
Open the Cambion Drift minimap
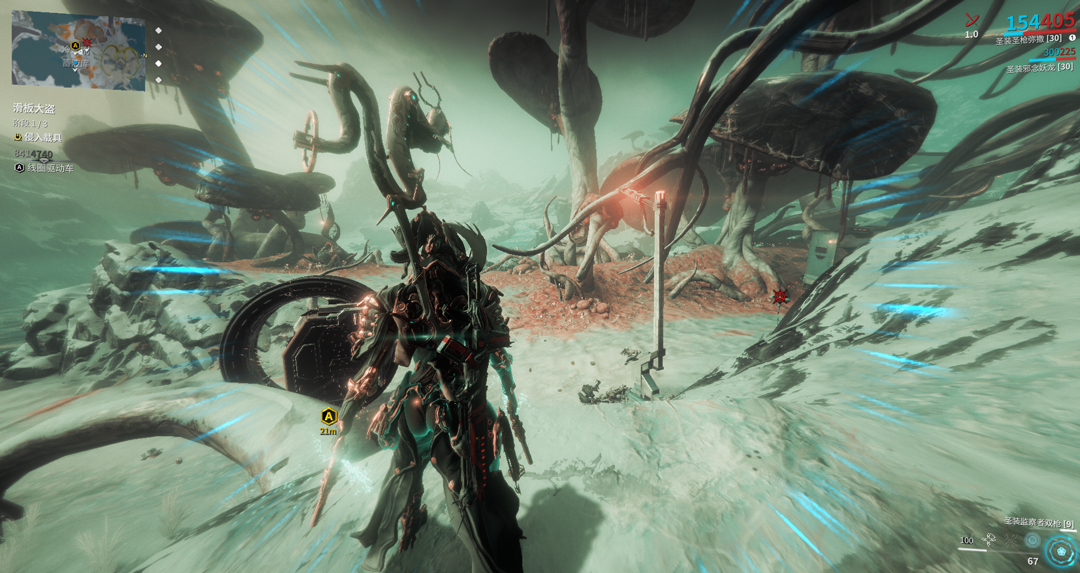(x=78, y=50)
